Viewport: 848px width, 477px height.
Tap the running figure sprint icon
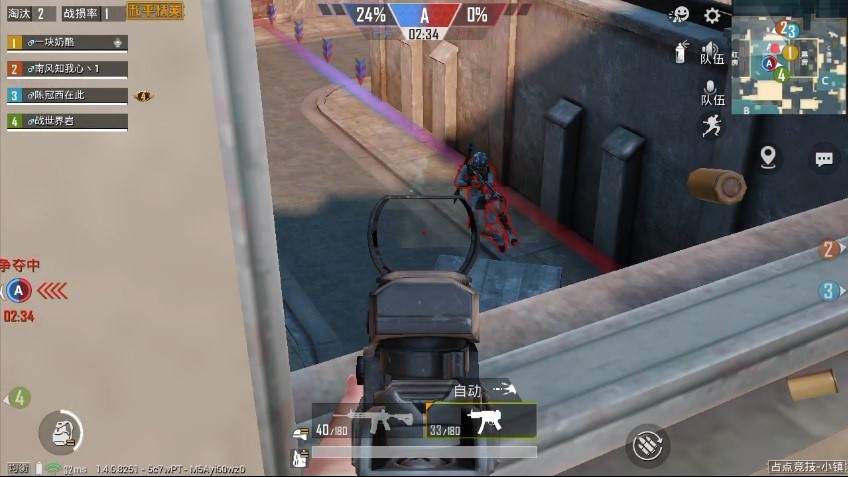[711, 126]
